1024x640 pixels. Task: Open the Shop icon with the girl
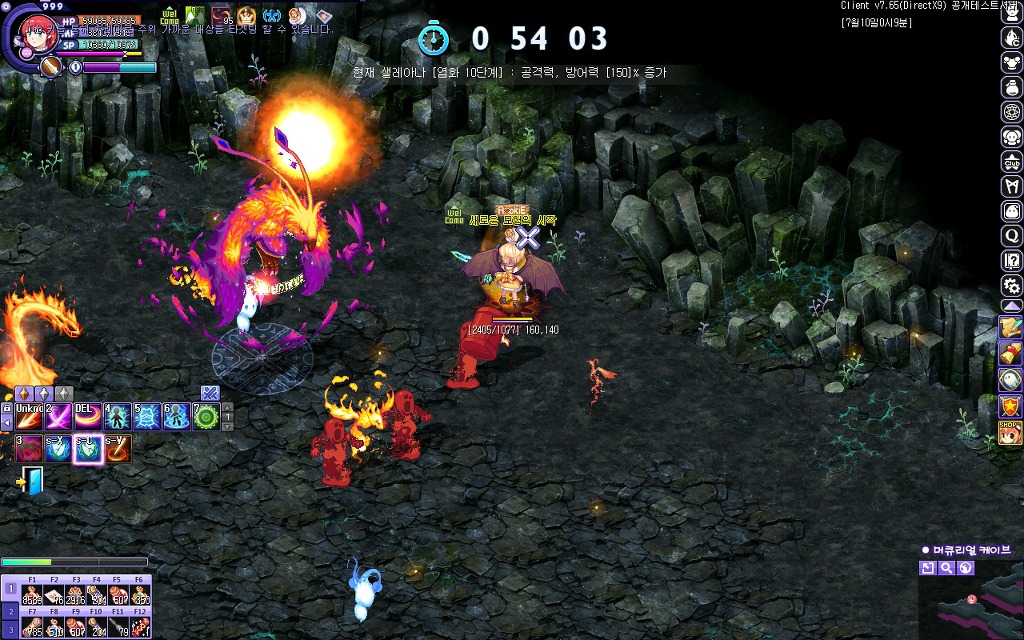click(1010, 432)
